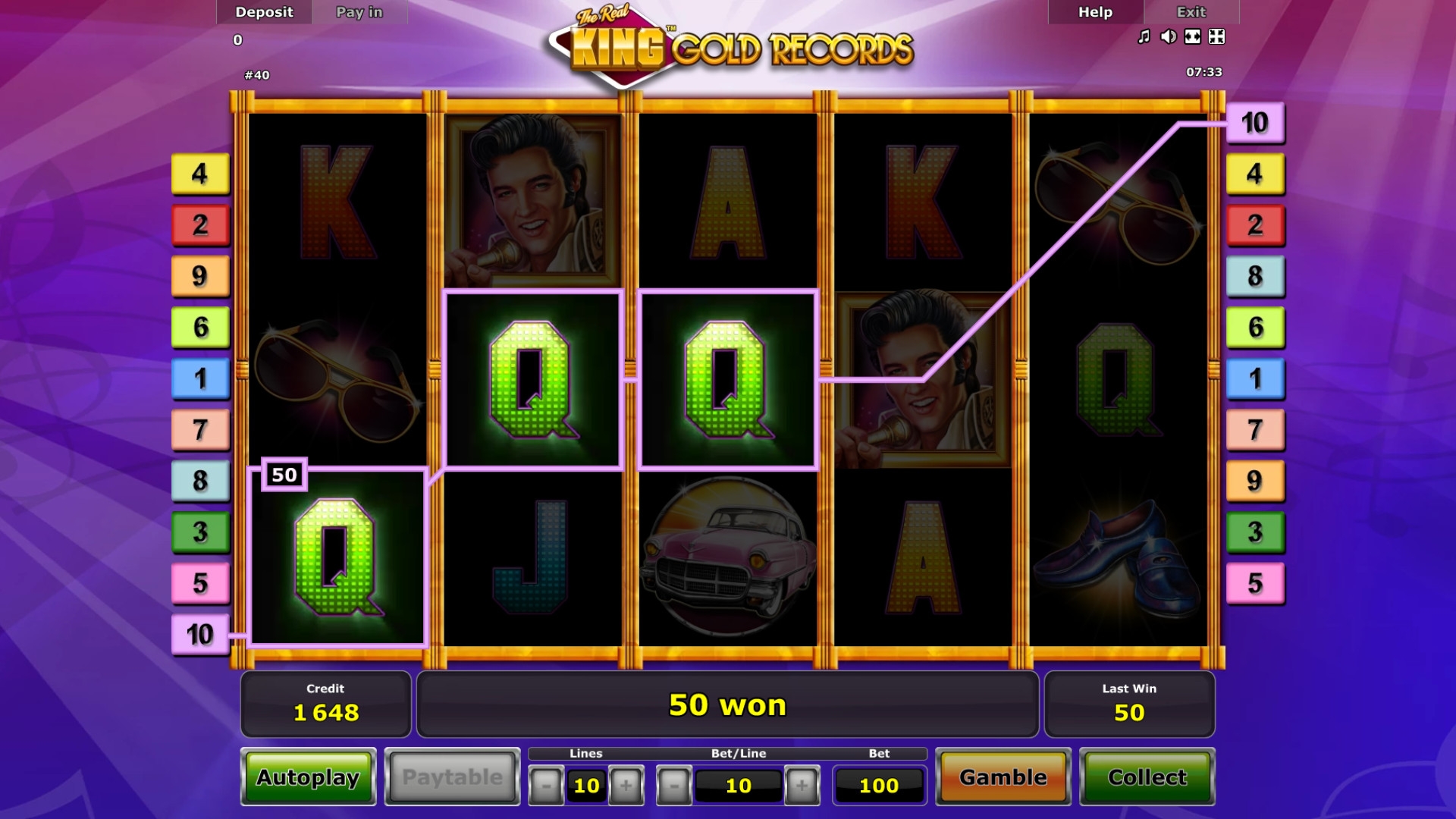Choose the red payline 2 marker on left
Image resolution: width=1456 pixels, height=819 pixels.
tap(200, 224)
